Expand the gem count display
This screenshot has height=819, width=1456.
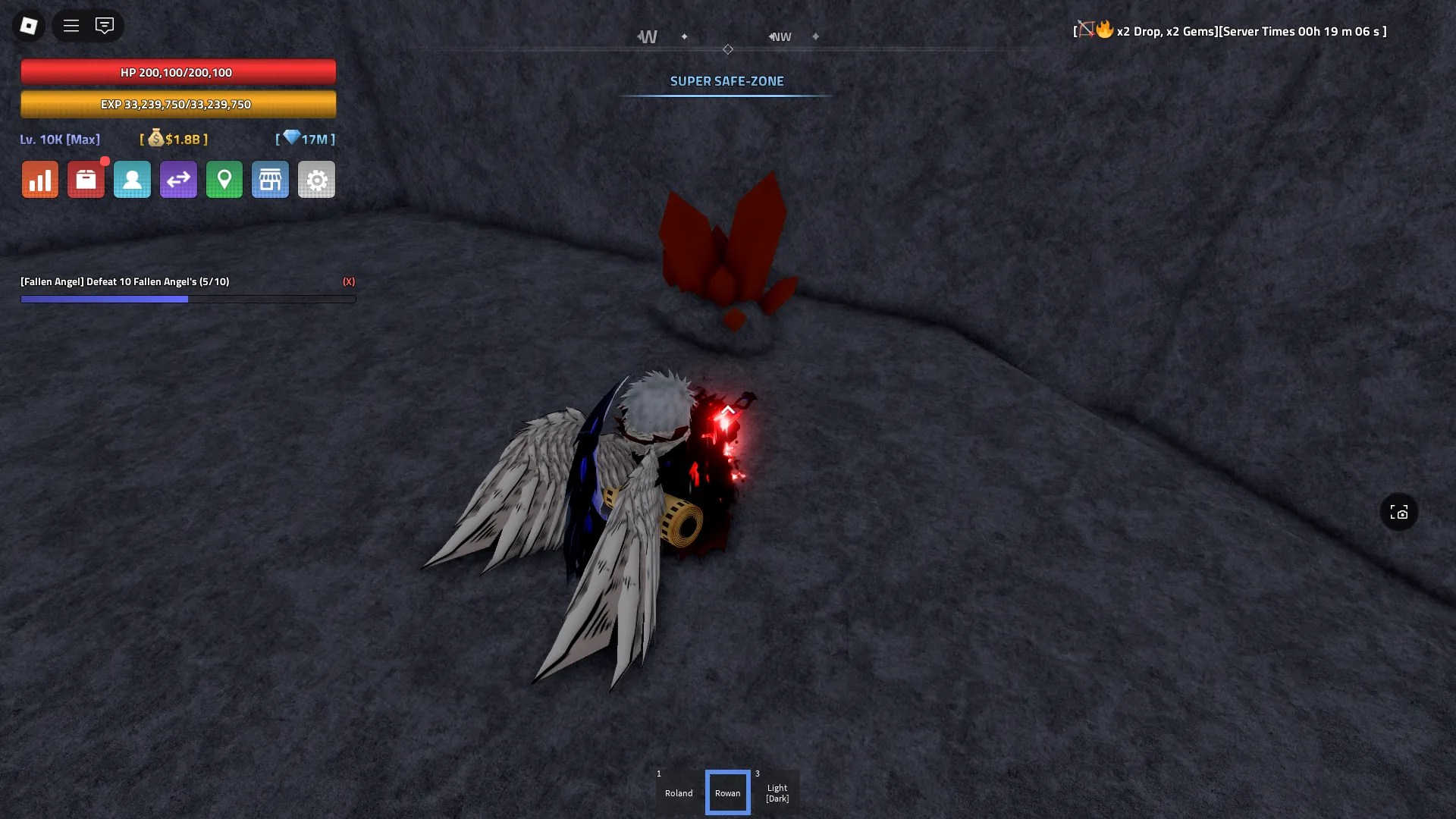[x=305, y=139]
